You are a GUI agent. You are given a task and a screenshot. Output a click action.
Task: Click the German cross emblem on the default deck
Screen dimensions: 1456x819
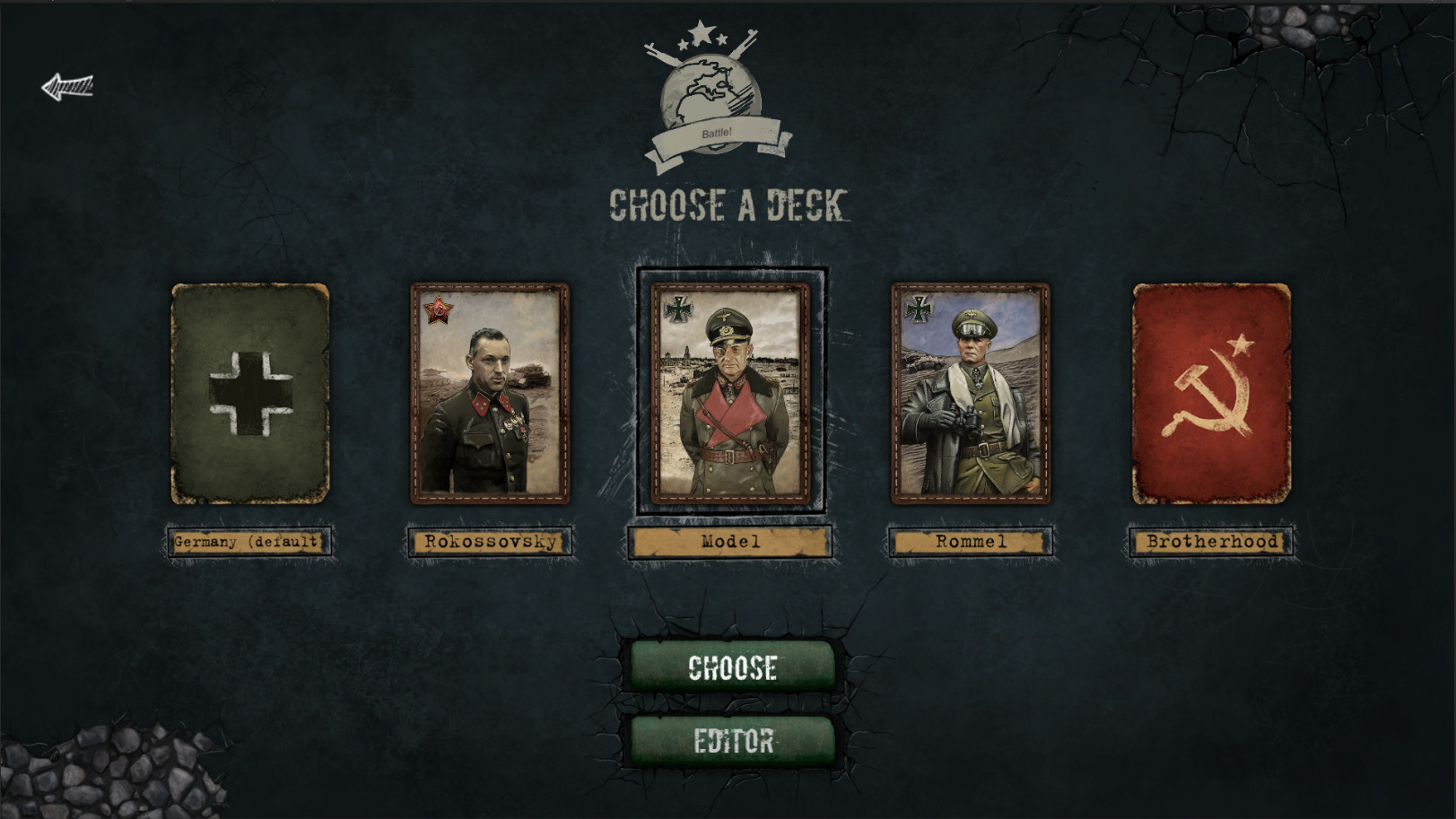click(248, 390)
